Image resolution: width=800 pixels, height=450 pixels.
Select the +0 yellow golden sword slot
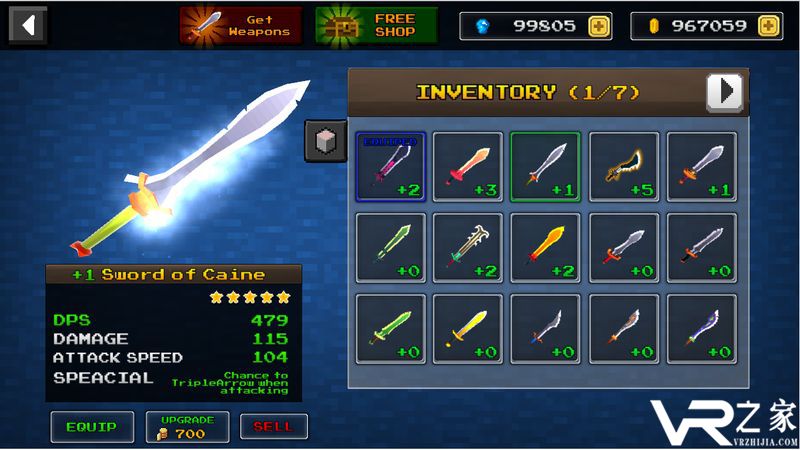468,328
